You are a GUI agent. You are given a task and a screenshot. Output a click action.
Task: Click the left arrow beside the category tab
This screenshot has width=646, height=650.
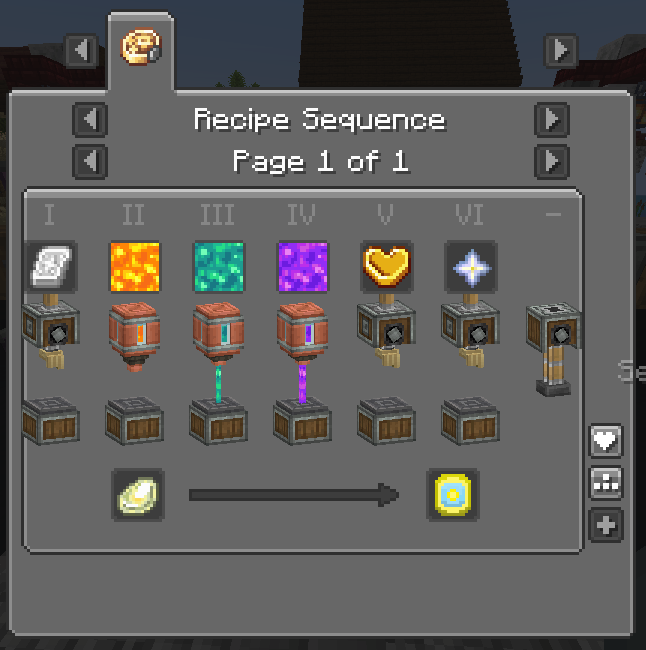[81, 49]
